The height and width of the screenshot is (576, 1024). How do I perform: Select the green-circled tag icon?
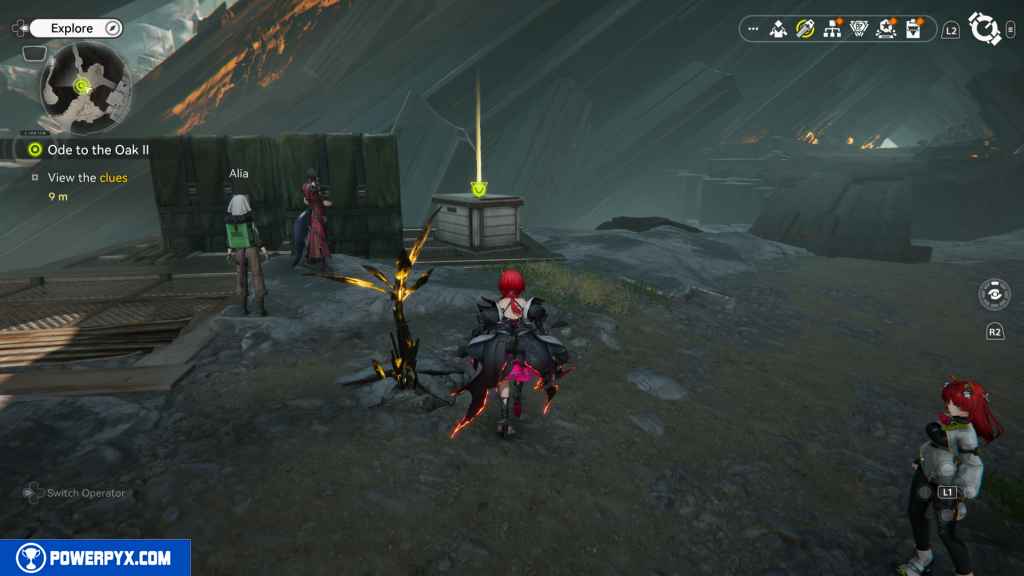804,29
